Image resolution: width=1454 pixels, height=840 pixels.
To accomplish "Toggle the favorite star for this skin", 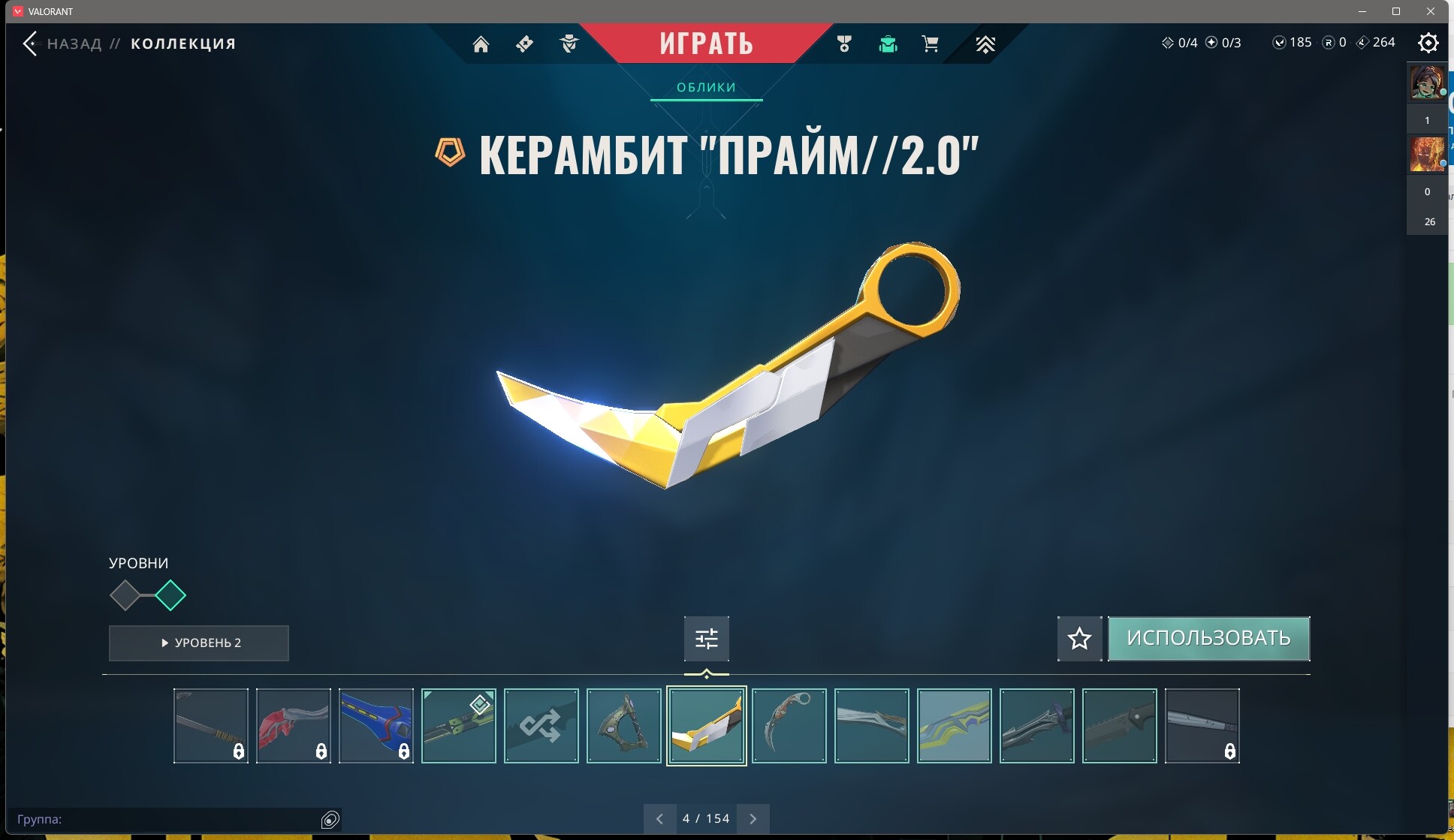I will pyautogui.click(x=1079, y=639).
